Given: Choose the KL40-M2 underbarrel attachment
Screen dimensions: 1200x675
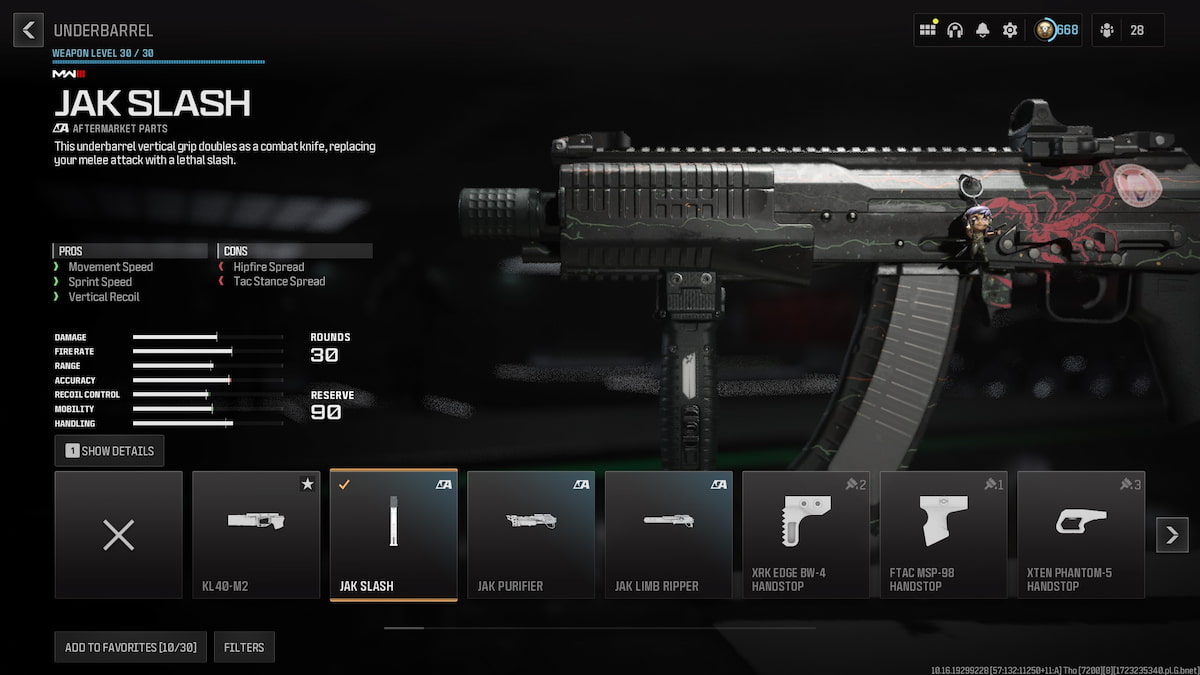Looking at the screenshot, I should click(256, 535).
